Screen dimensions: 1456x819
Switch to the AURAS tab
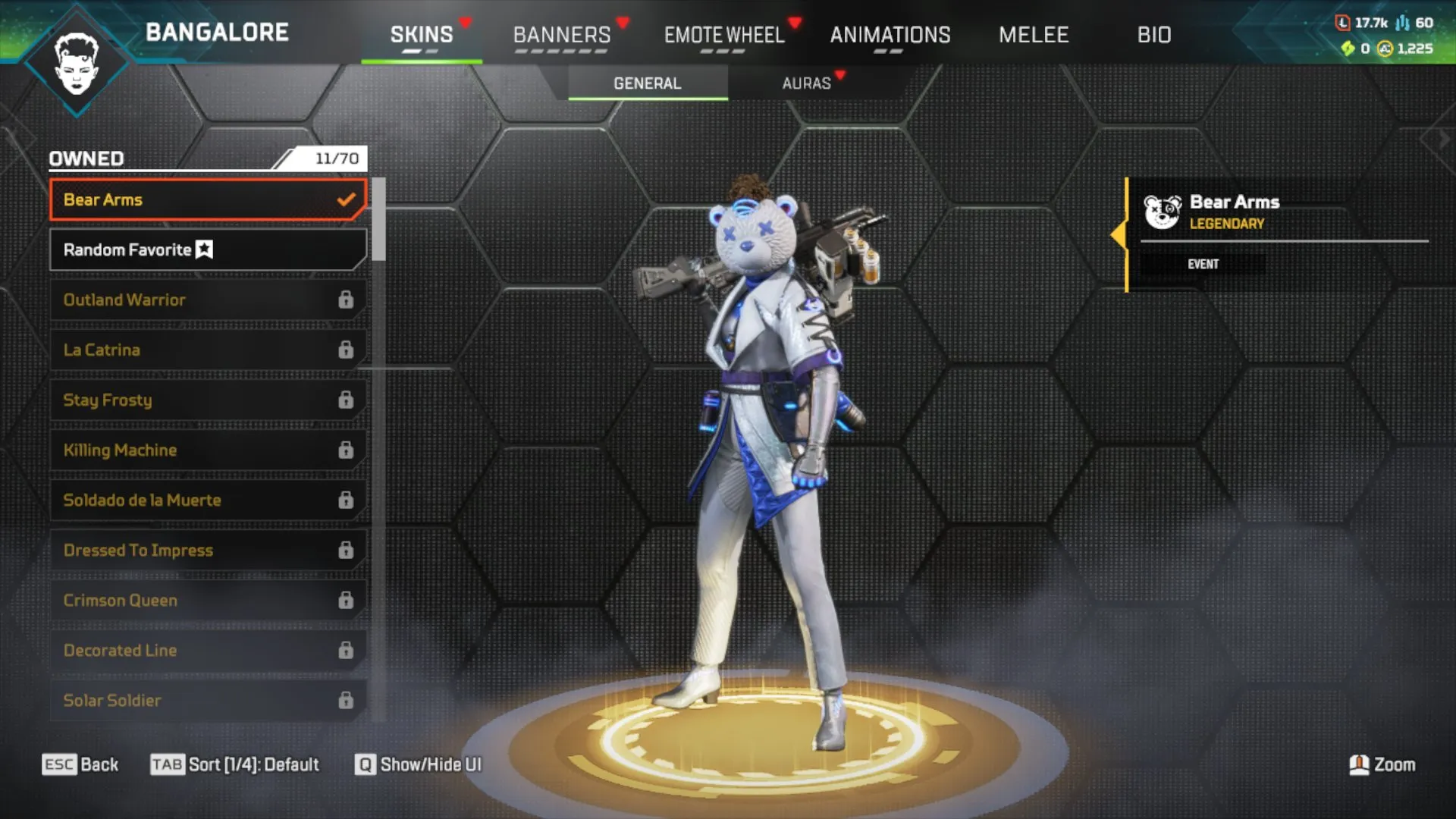(x=807, y=83)
